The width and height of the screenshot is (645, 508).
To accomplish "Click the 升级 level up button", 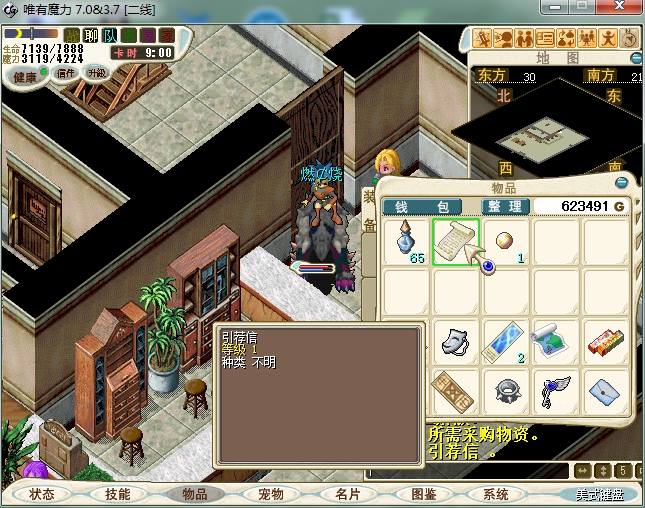I will (97, 73).
